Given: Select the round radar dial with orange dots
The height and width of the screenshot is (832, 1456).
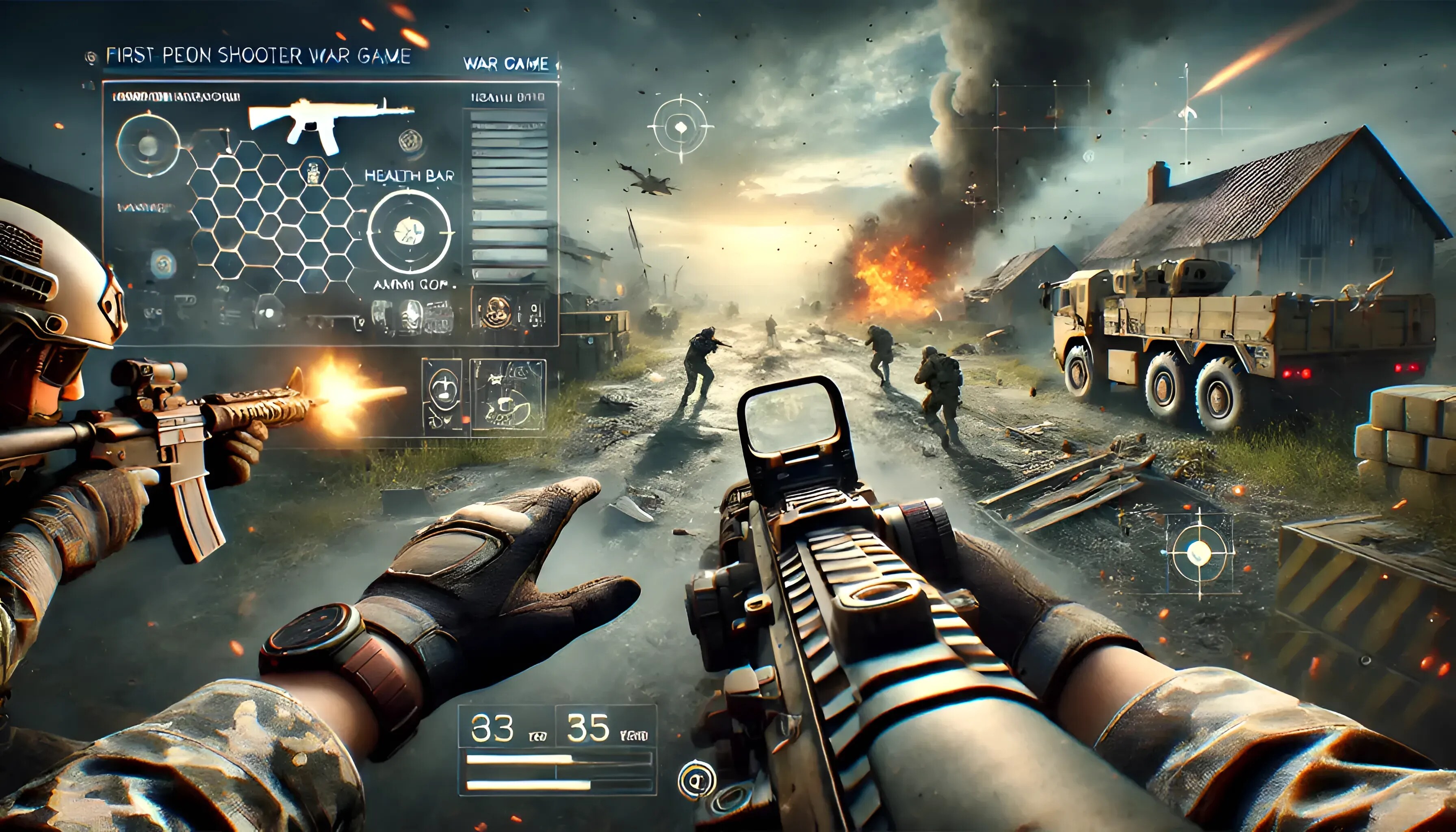Looking at the screenshot, I should point(148,145).
